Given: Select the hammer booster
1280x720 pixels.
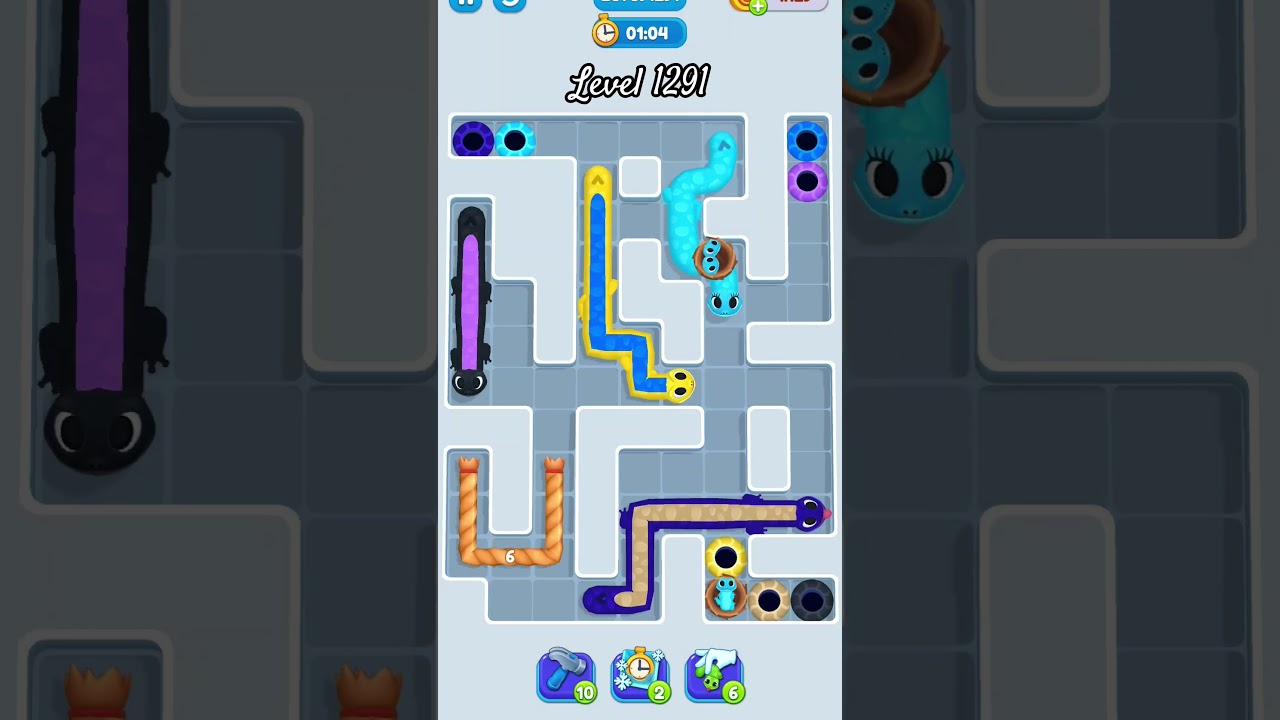Looking at the screenshot, I should pyautogui.click(x=566, y=675).
